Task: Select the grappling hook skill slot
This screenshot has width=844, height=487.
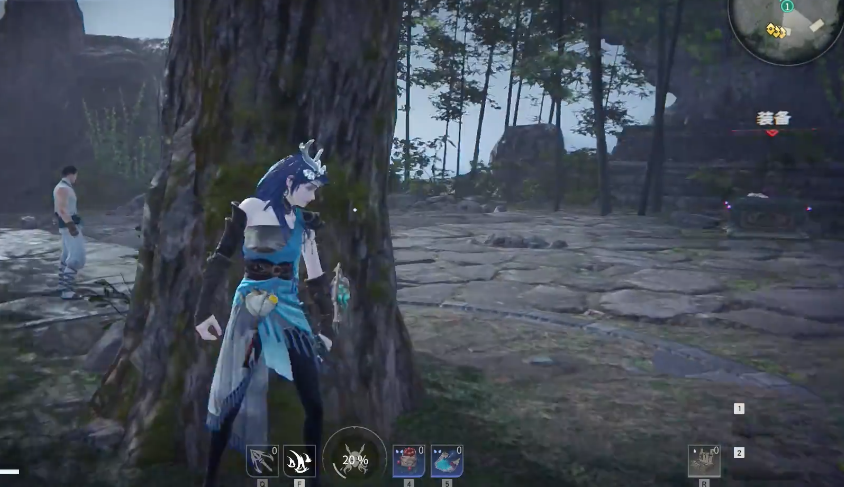Action: [x=262, y=461]
